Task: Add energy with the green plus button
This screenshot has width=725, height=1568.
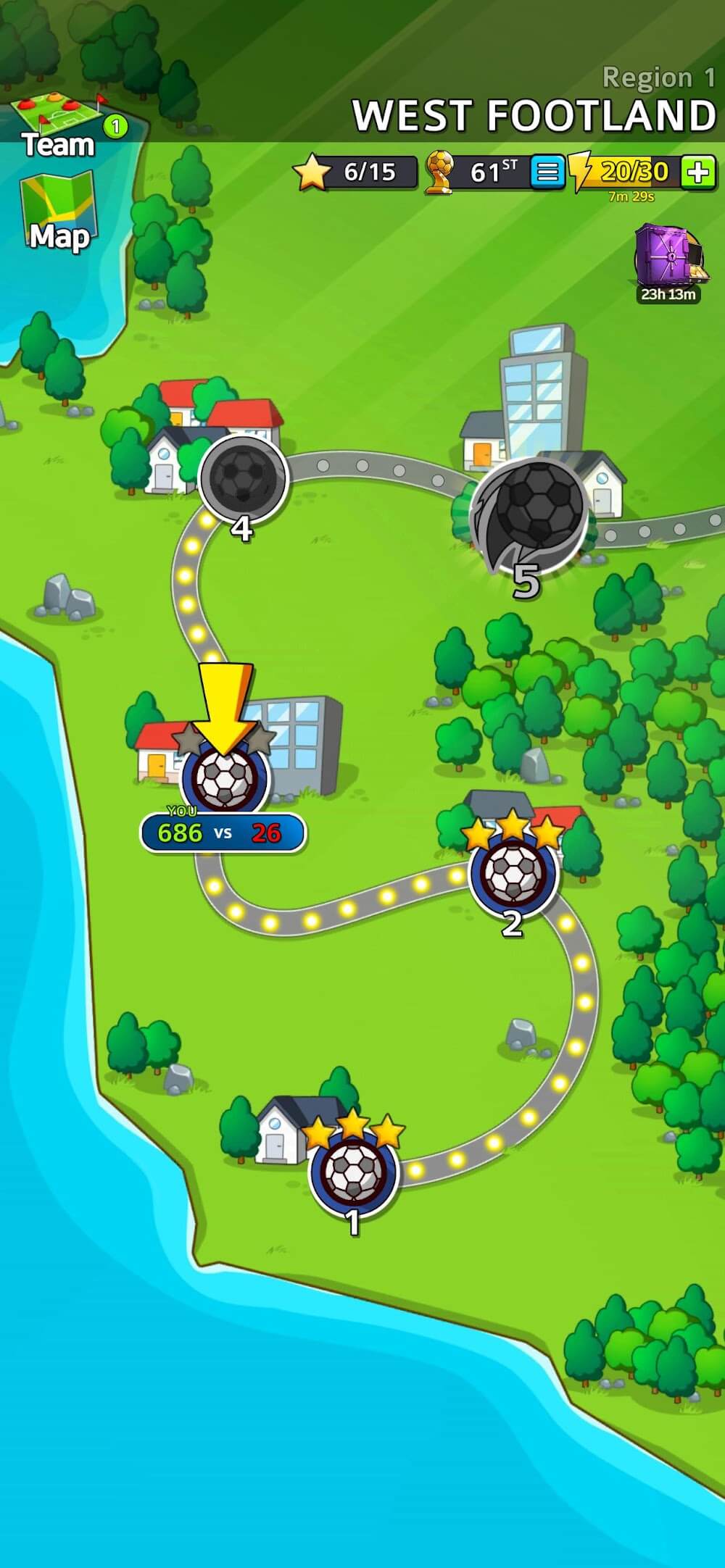Action: (x=698, y=172)
